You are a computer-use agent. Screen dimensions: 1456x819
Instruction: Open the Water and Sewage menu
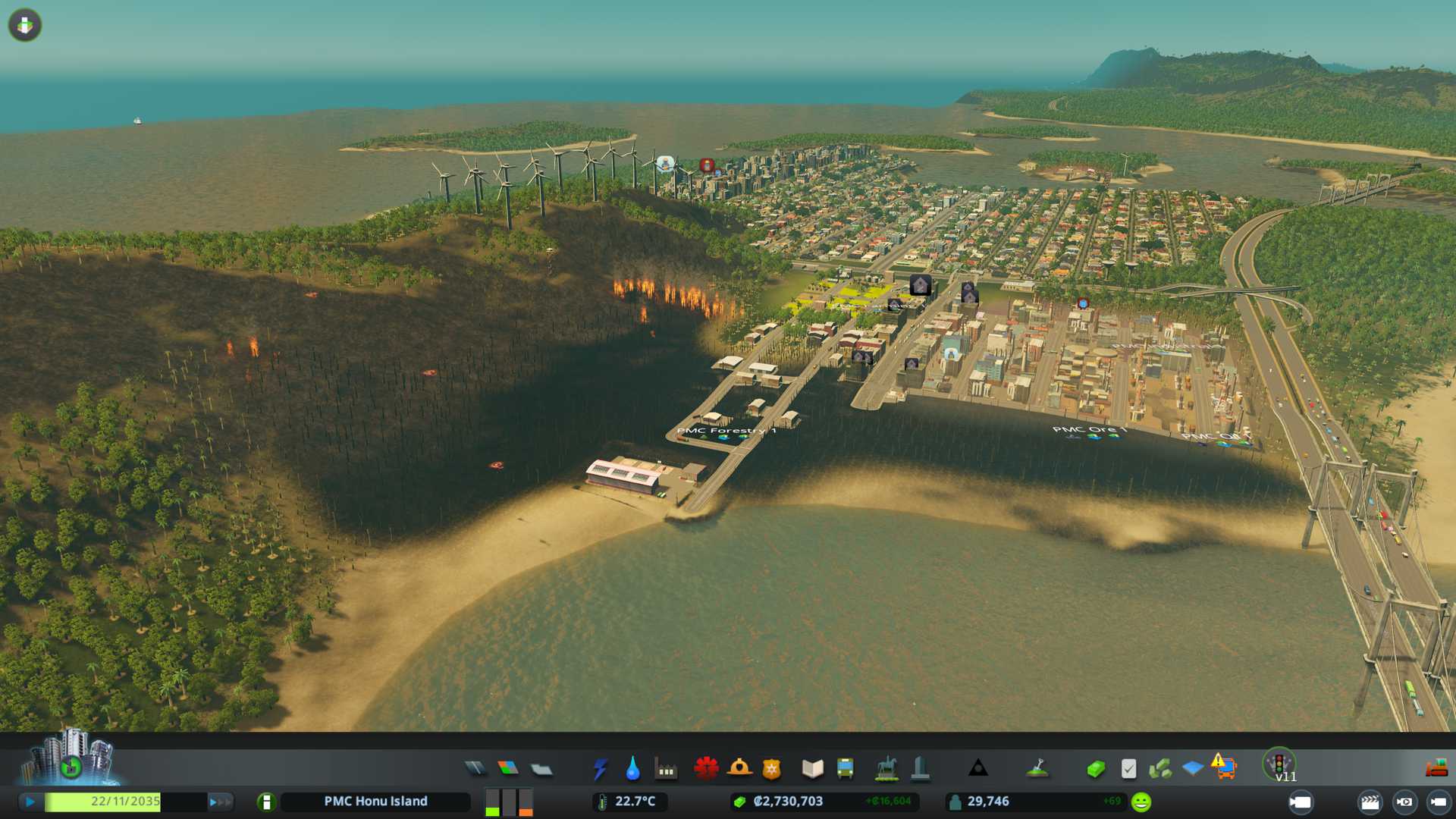(x=632, y=769)
